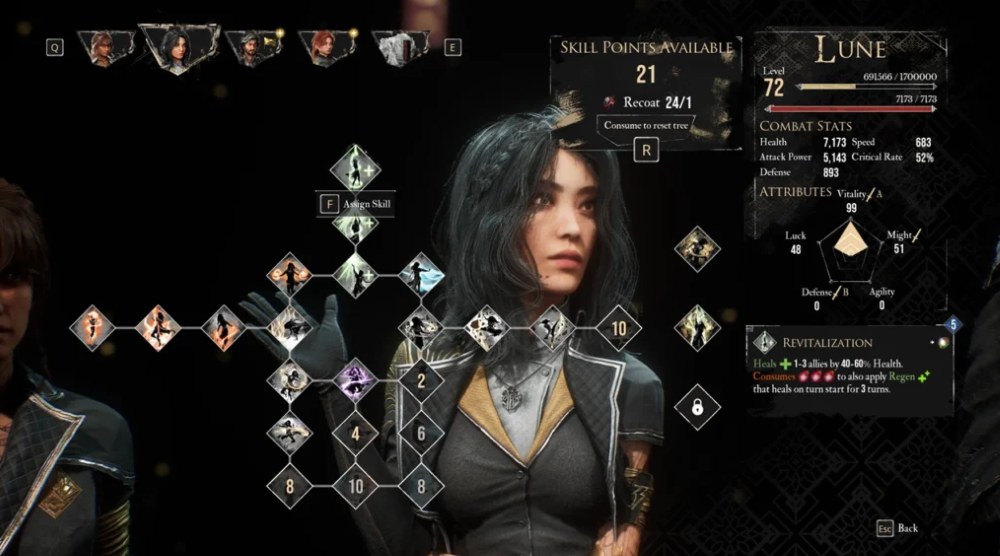Choose the 10-point node between the 8-point nodes
Image resolution: width=1000 pixels, height=556 pixels.
coord(355,487)
